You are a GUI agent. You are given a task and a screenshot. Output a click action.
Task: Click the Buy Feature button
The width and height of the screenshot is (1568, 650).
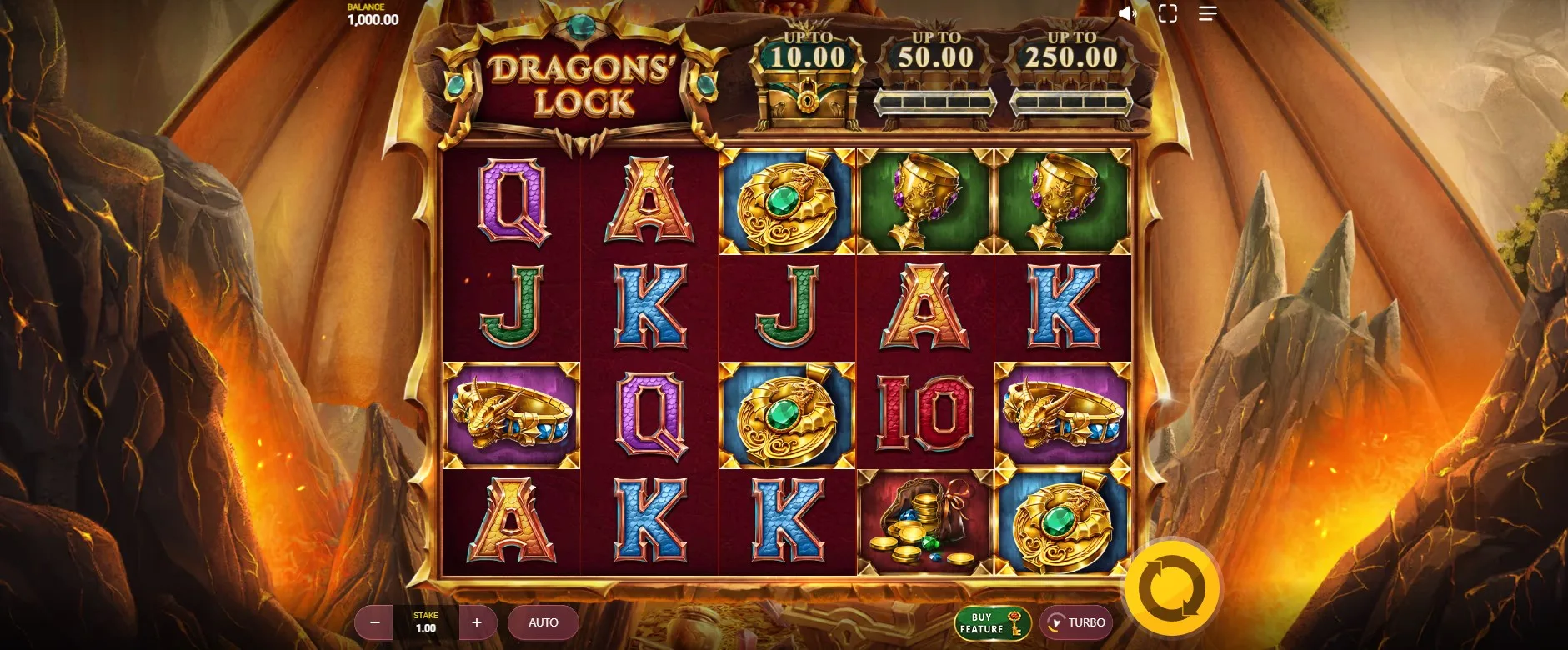pyautogui.click(x=992, y=623)
